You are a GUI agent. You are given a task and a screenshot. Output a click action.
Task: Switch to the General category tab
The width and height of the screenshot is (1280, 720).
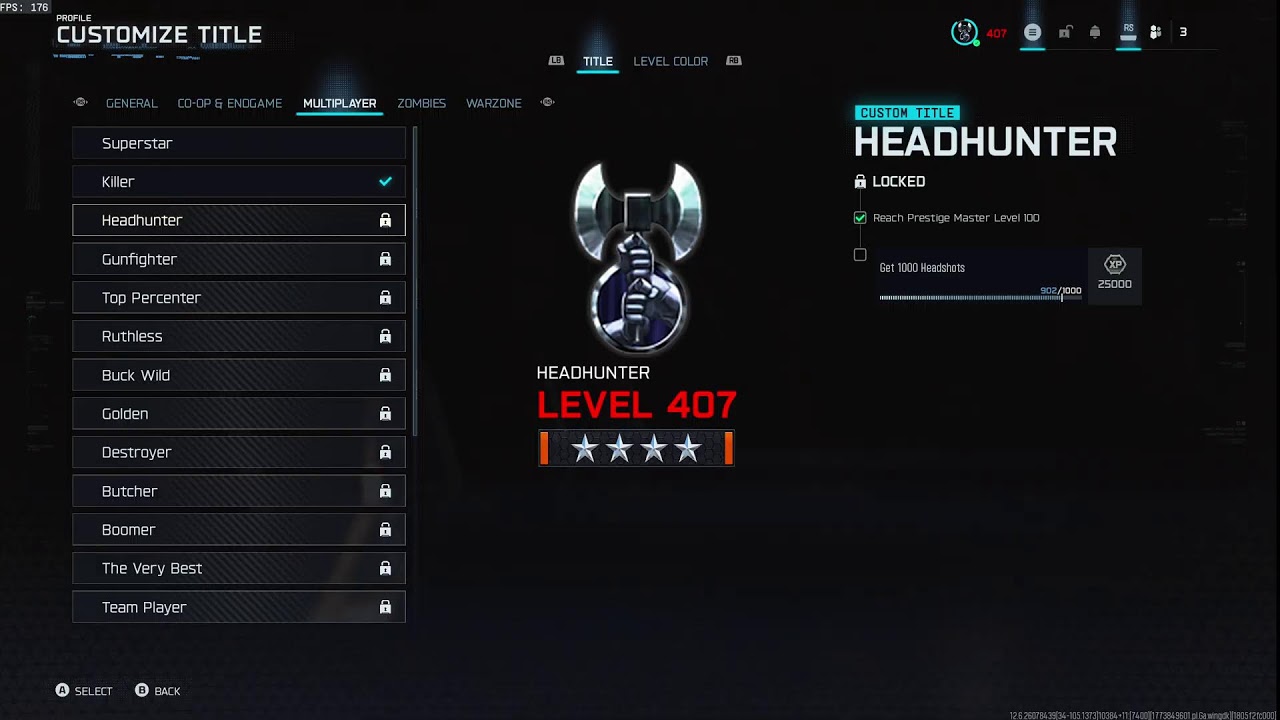tap(132, 103)
